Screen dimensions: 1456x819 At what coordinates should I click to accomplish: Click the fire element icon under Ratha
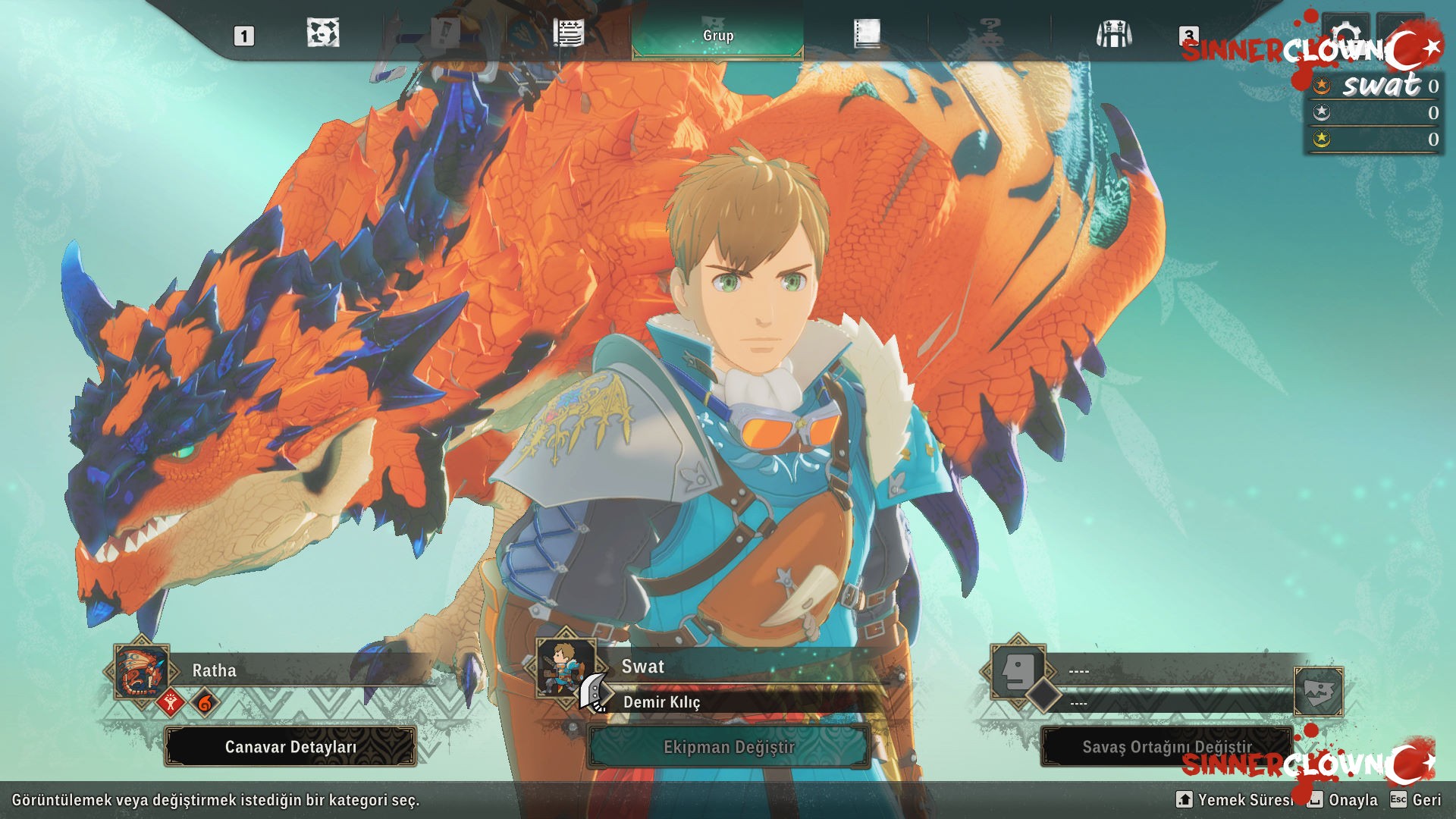[x=206, y=701]
